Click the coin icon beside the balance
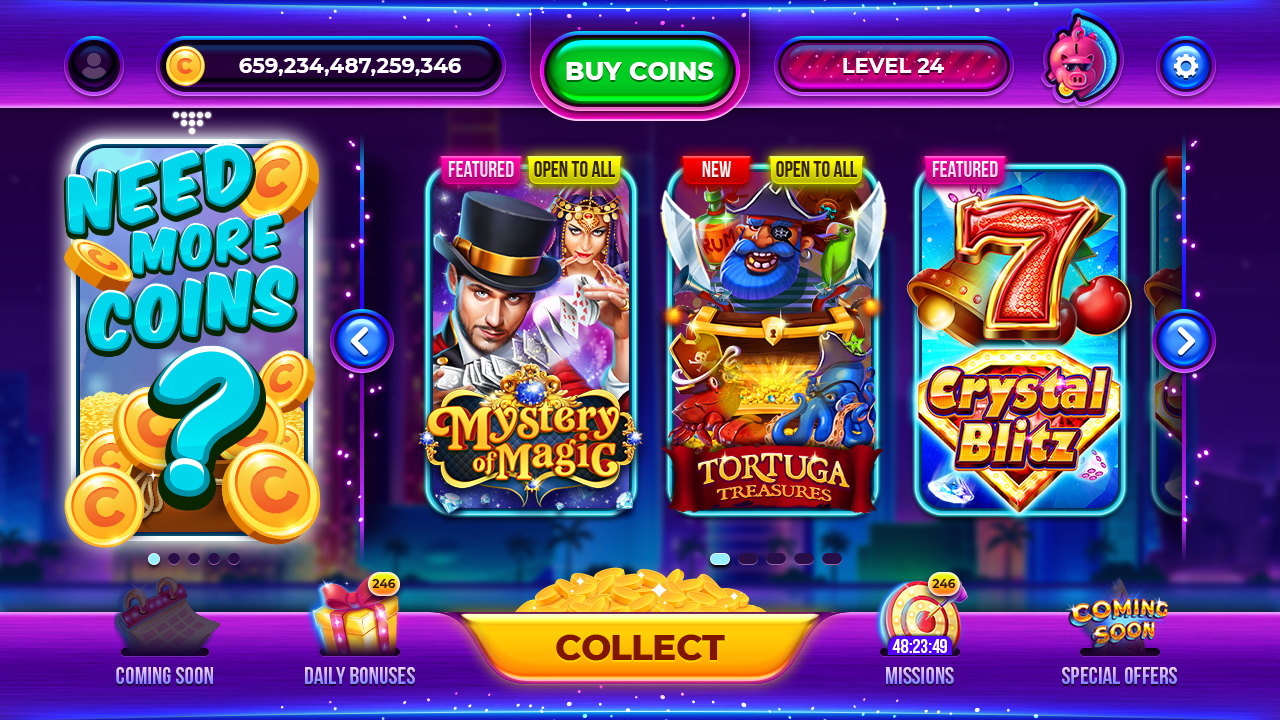Viewport: 1280px width, 720px height. click(x=186, y=66)
